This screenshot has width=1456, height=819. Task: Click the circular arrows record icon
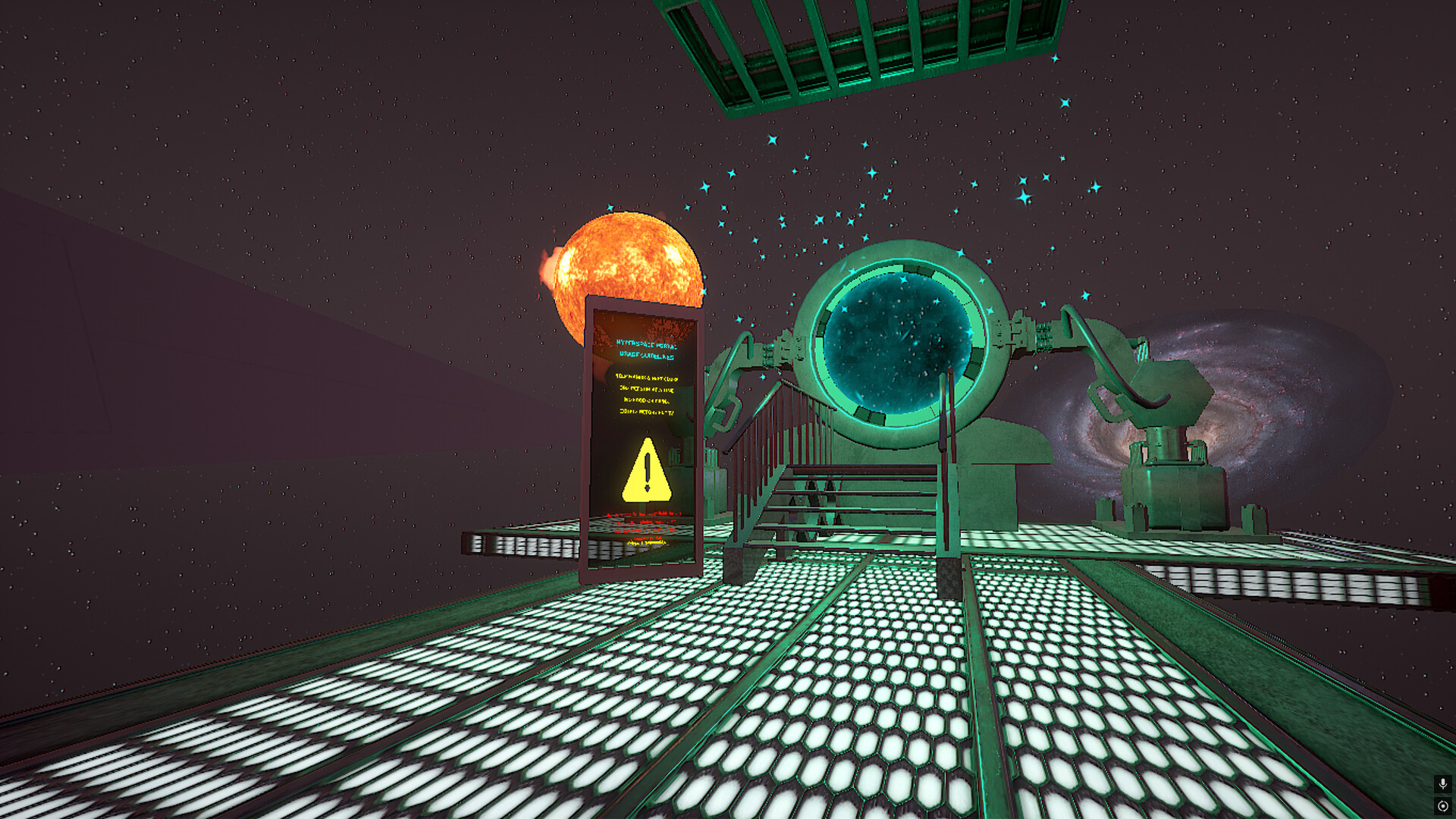pyautogui.click(x=1442, y=806)
